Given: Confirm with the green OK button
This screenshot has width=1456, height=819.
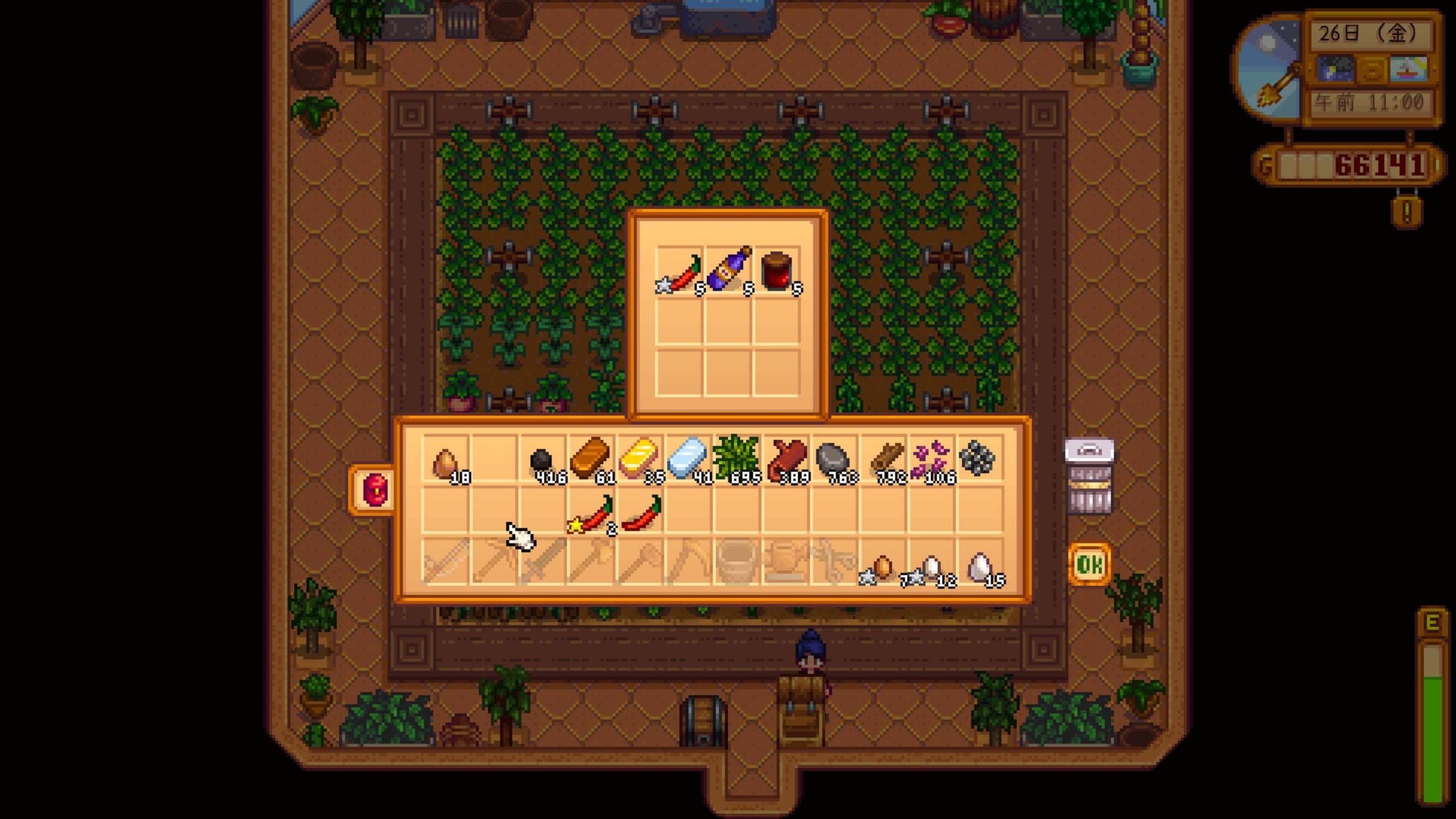Looking at the screenshot, I should pos(1089,564).
